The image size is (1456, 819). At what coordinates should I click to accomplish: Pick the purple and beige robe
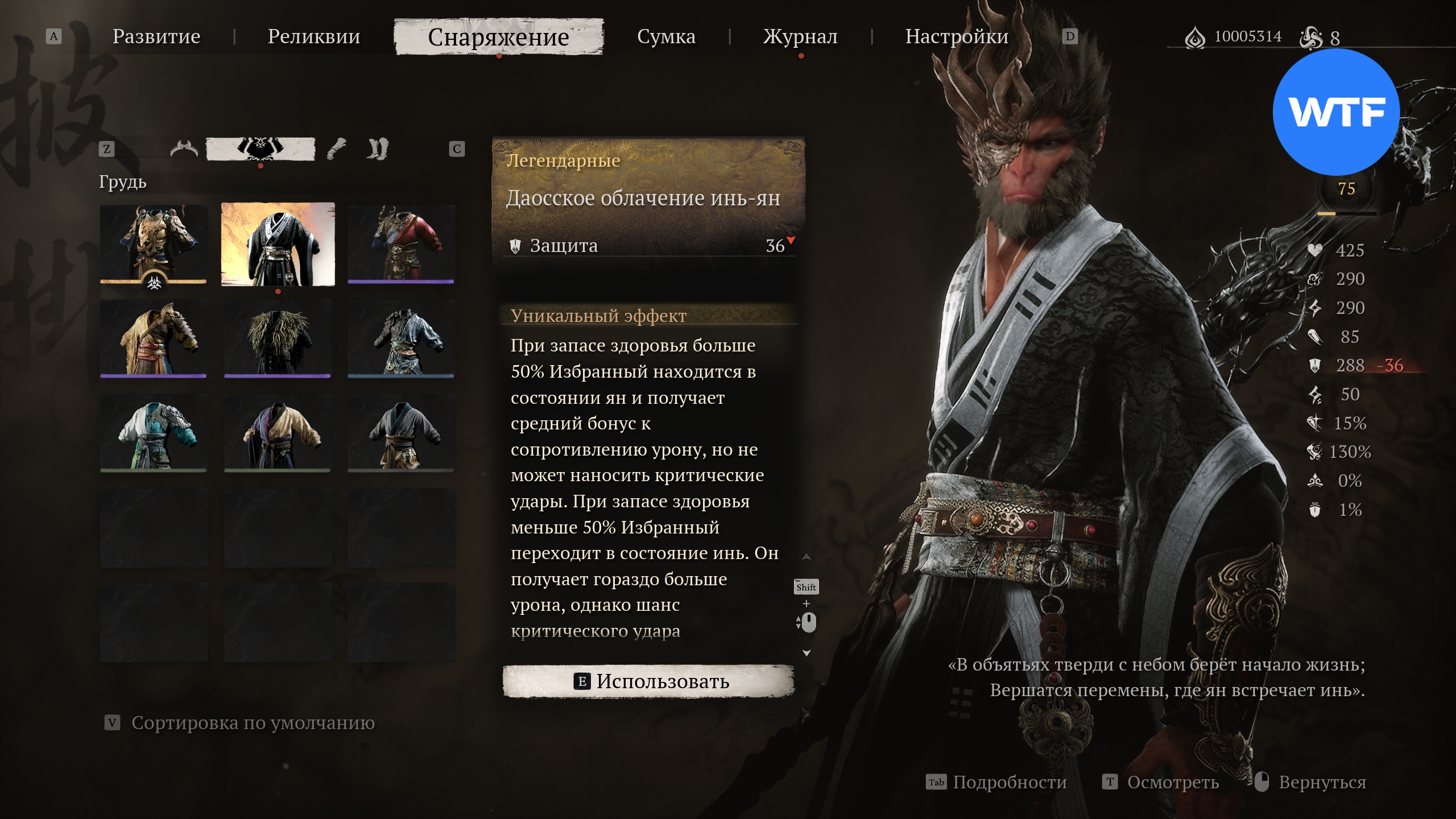click(278, 433)
